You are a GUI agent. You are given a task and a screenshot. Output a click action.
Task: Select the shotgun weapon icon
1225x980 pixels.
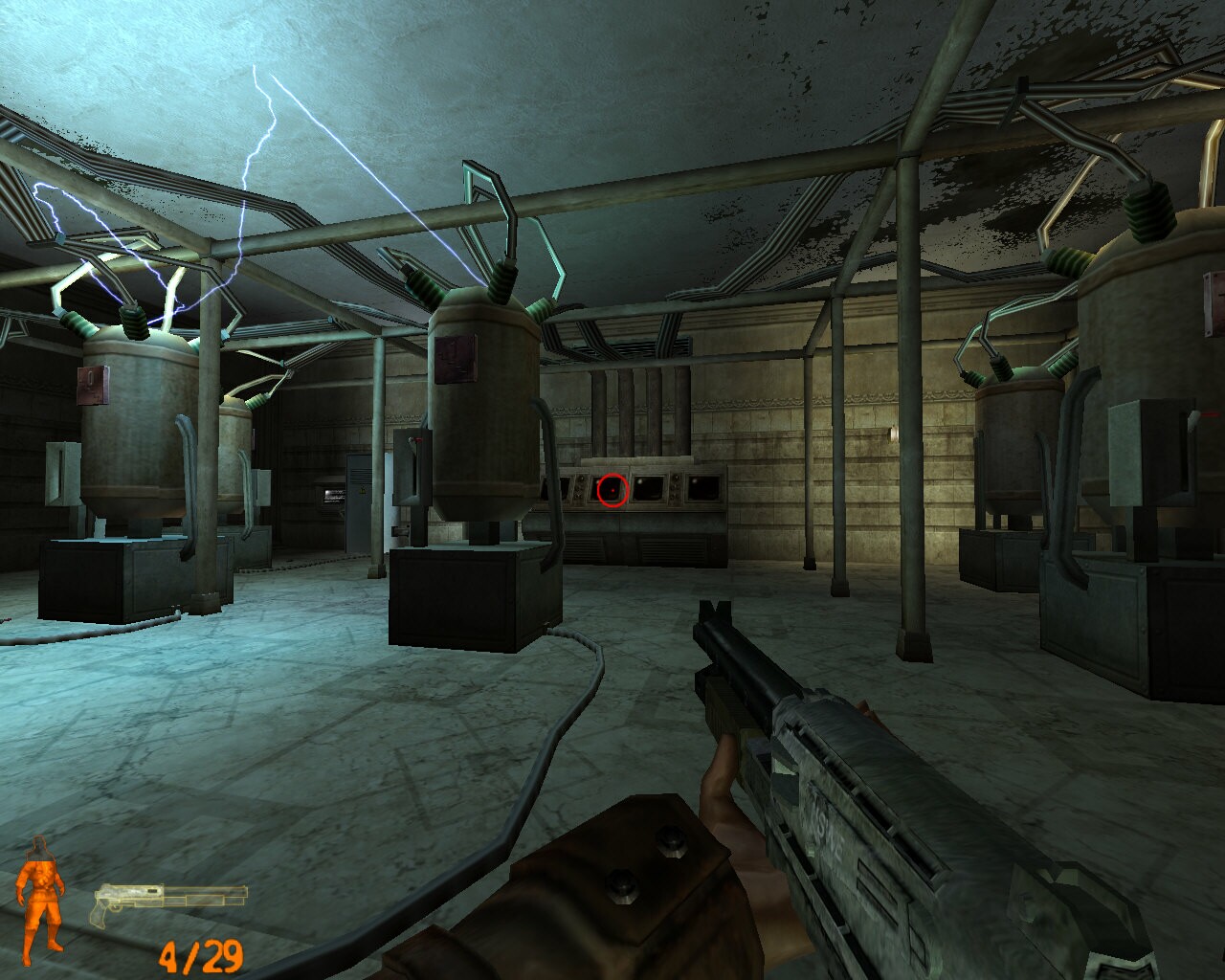pyautogui.click(x=169, y=902)
